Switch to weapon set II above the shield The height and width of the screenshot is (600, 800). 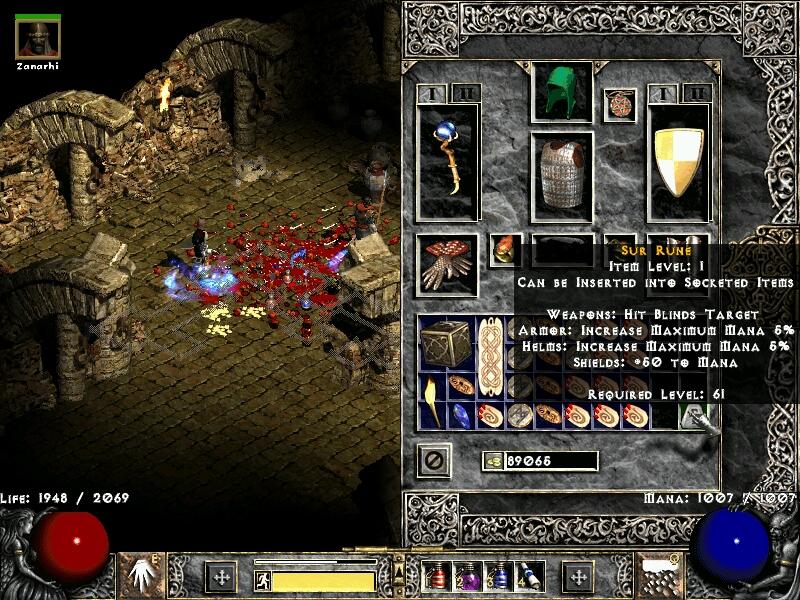point(697,94)
